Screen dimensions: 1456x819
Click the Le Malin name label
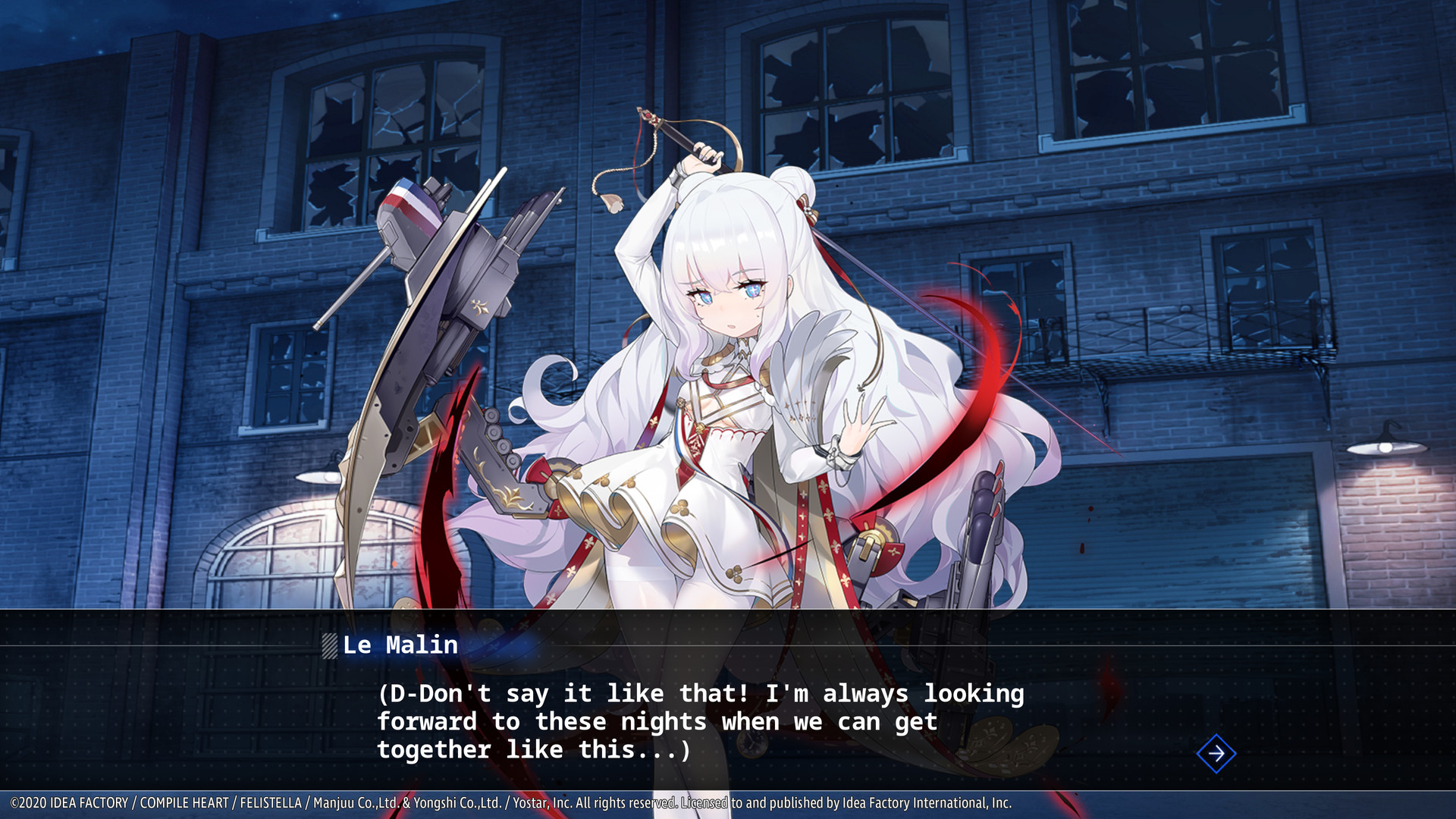click(400, 645)
